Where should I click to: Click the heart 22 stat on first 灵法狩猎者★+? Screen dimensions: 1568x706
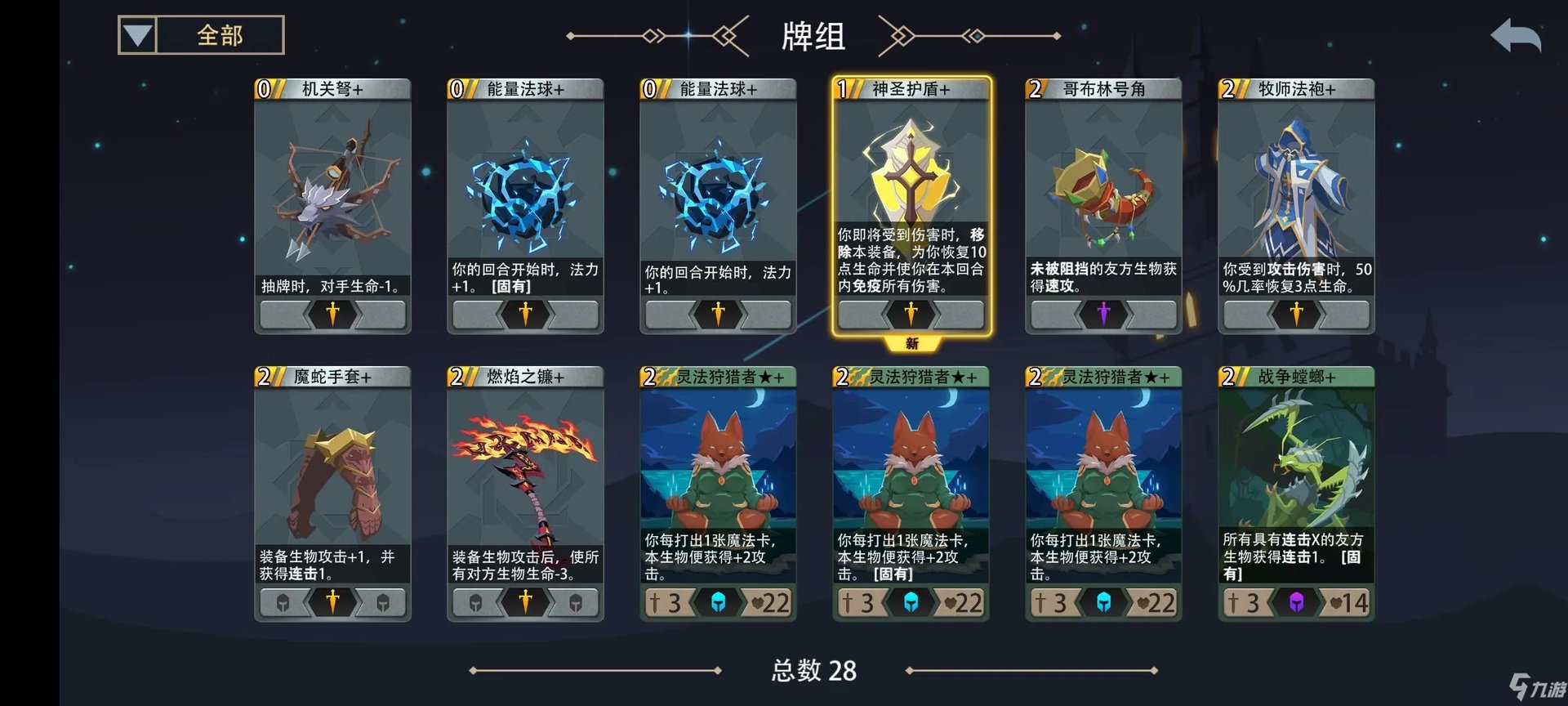(772, 602)
